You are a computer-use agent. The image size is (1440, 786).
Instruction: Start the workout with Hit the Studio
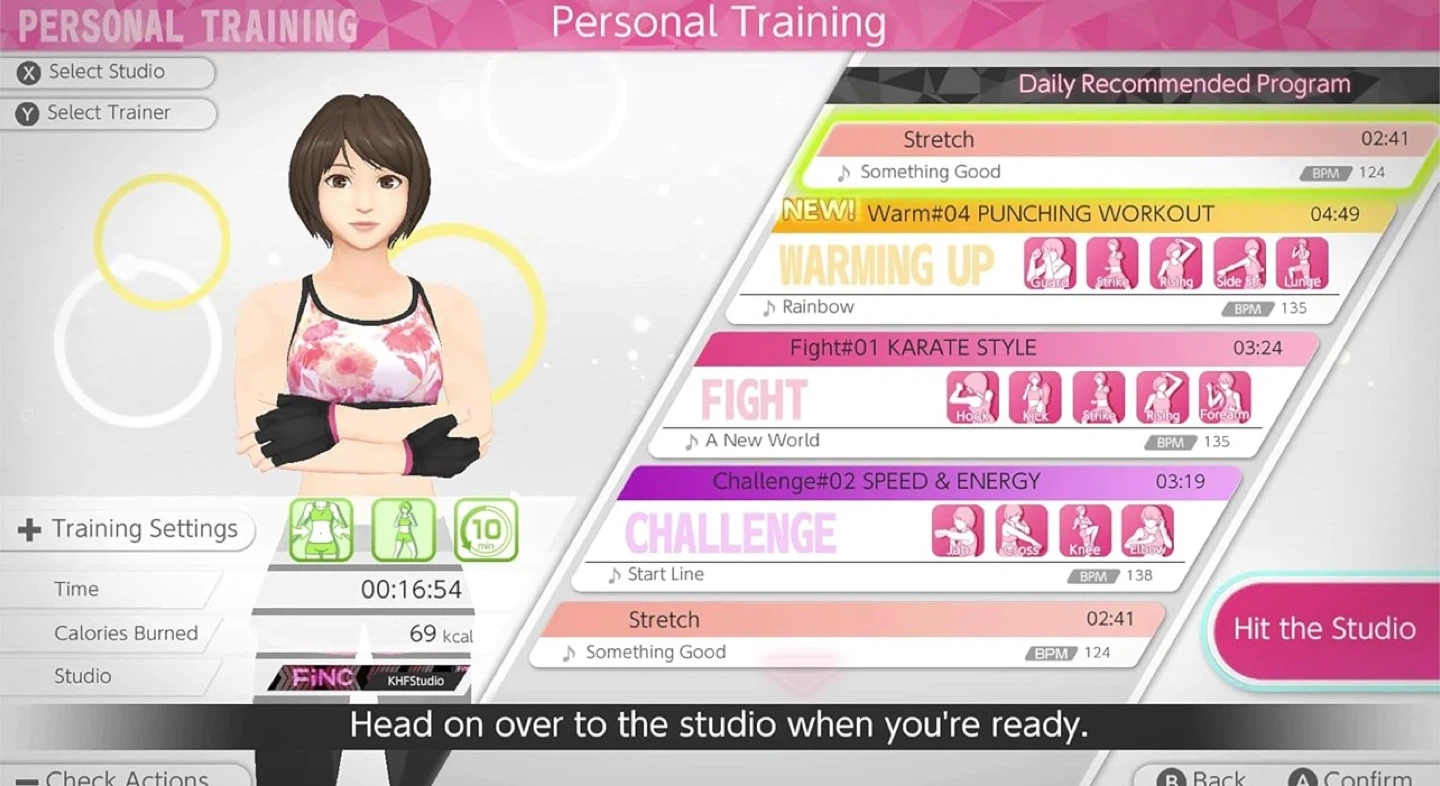pyautogui.click(x=1324, y=629)
